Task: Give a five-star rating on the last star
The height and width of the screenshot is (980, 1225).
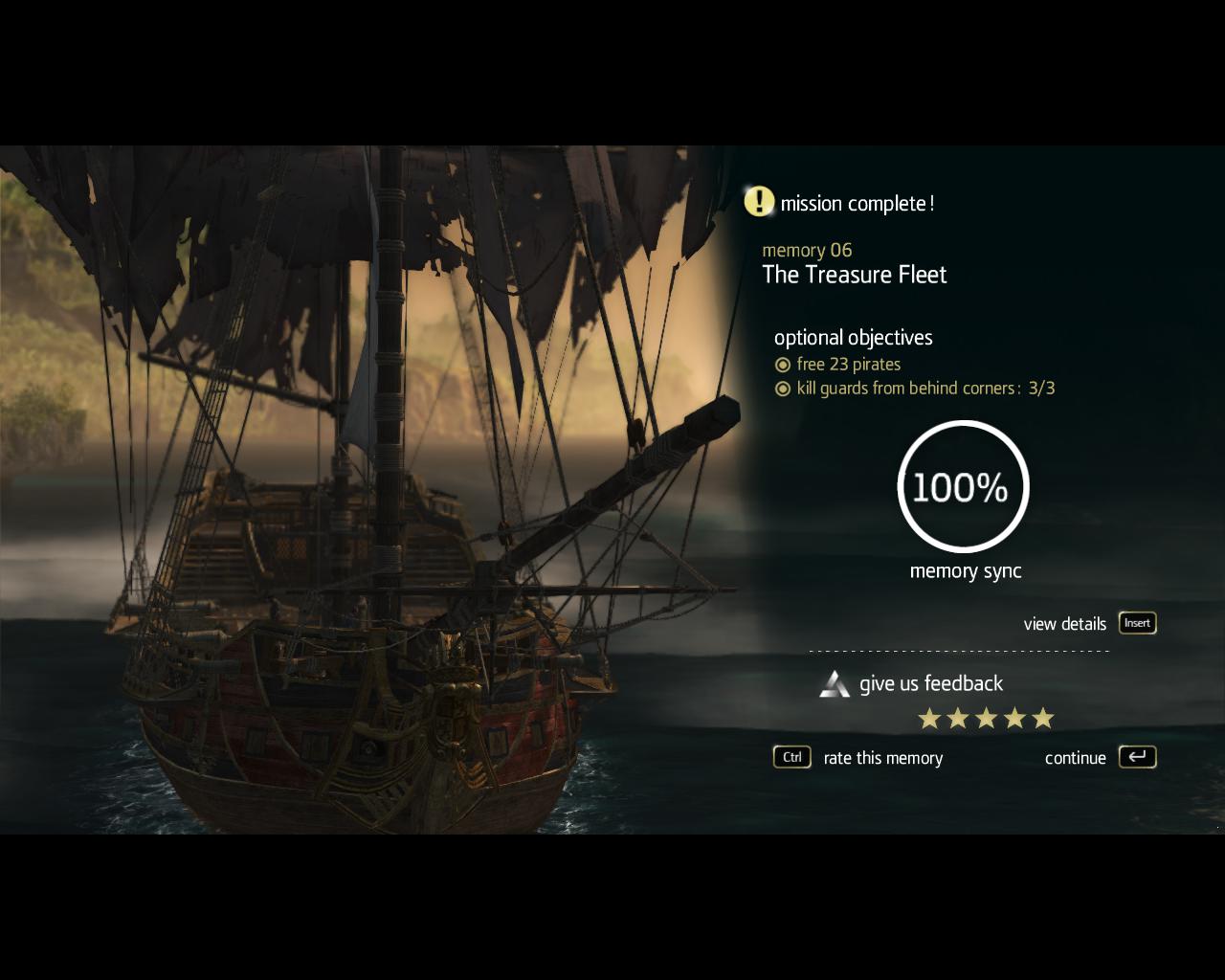Action: coord(1043,718)
